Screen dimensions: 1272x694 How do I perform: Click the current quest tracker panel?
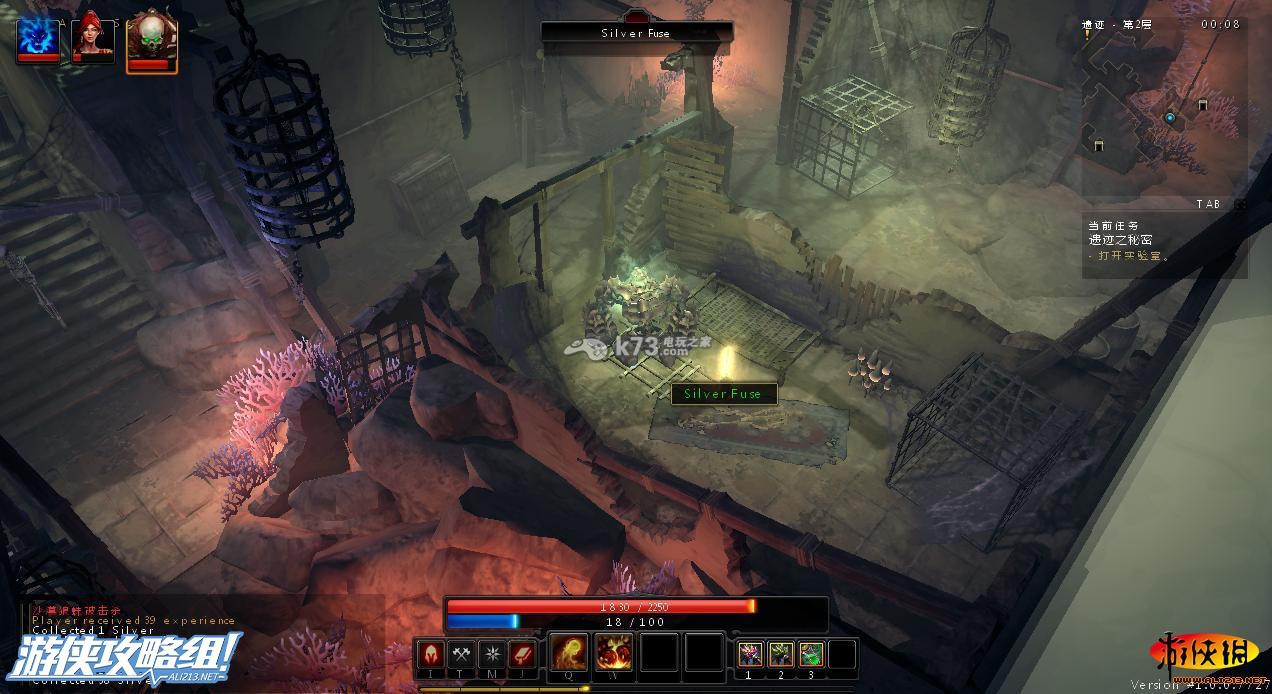click(1165, 241)
